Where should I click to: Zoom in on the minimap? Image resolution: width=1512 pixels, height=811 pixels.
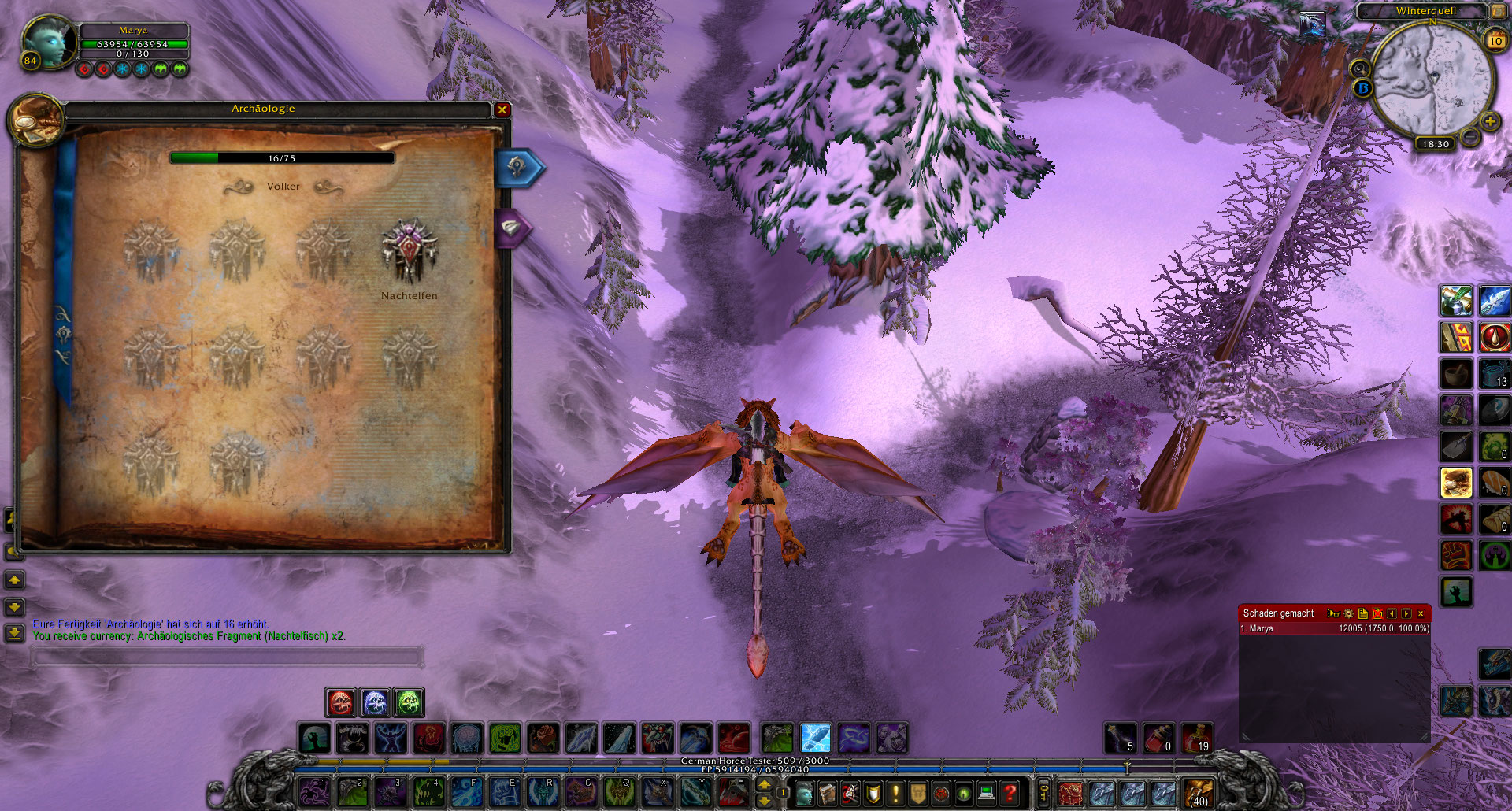[1489, 122]
